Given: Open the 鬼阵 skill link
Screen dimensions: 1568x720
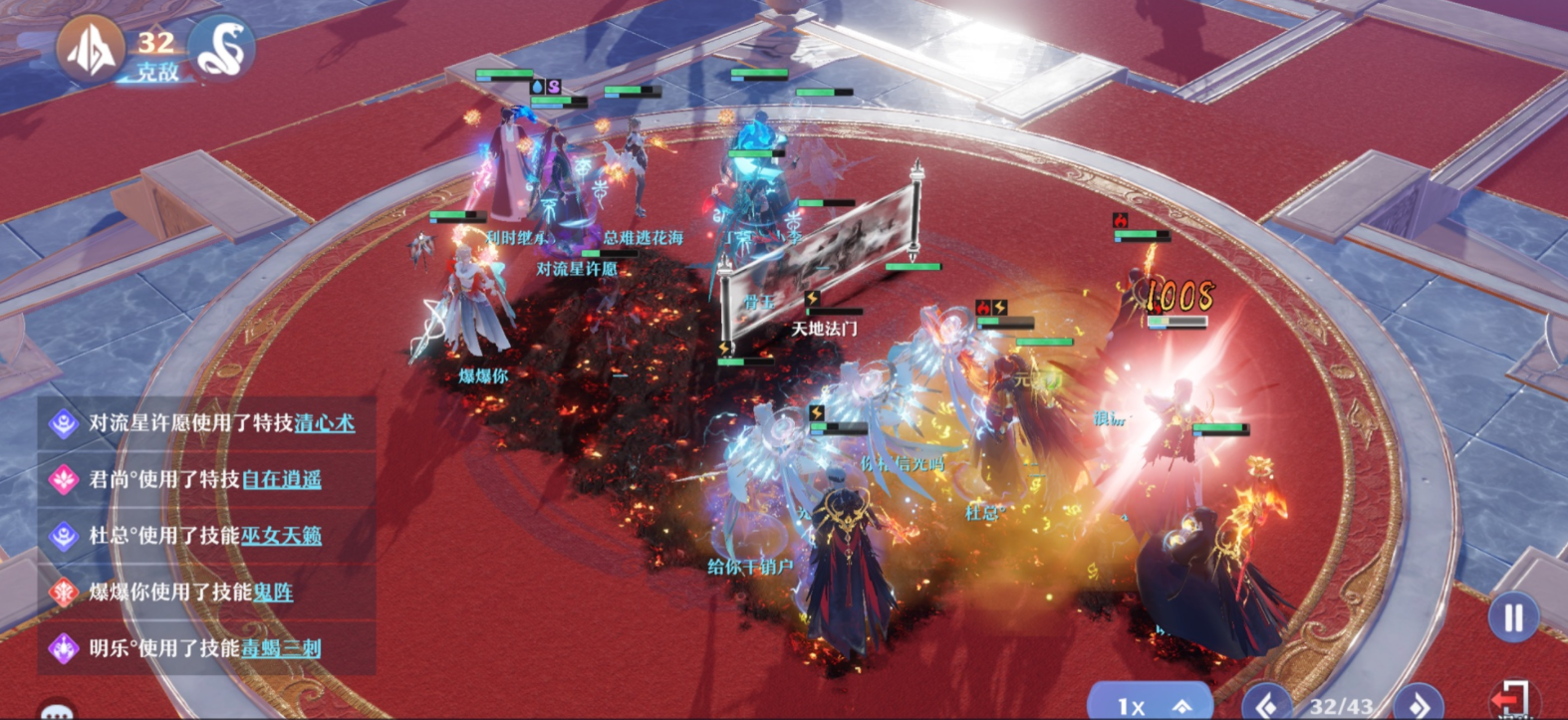Looking at the screenshot, I should tap(272, 593).
